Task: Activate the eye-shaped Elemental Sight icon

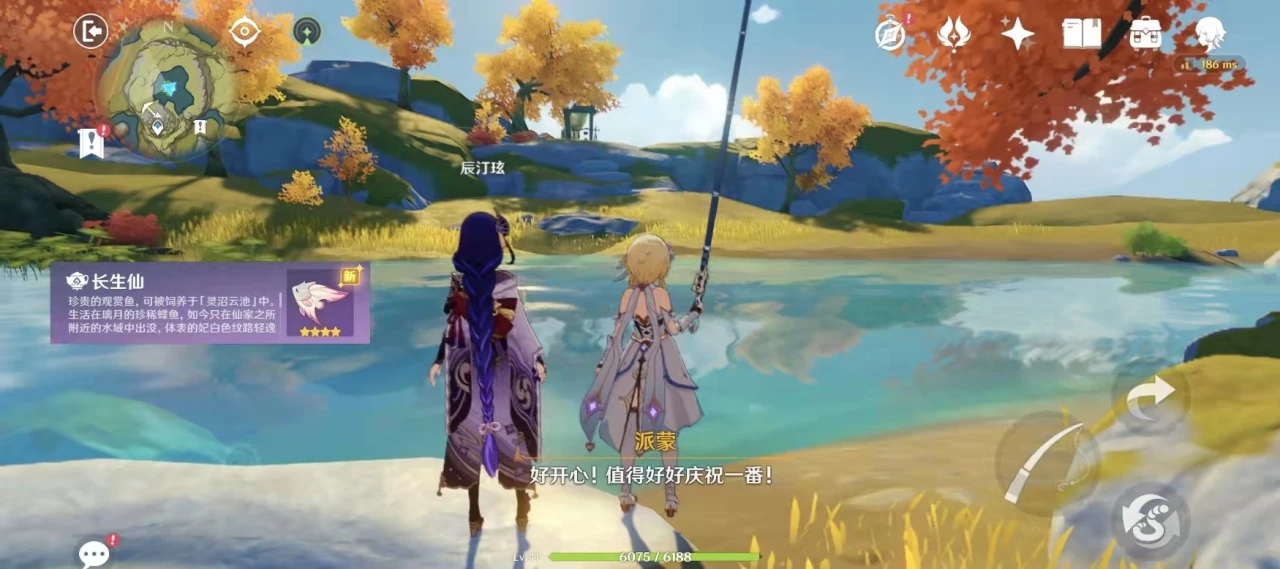Action: [x=244, y=32]
